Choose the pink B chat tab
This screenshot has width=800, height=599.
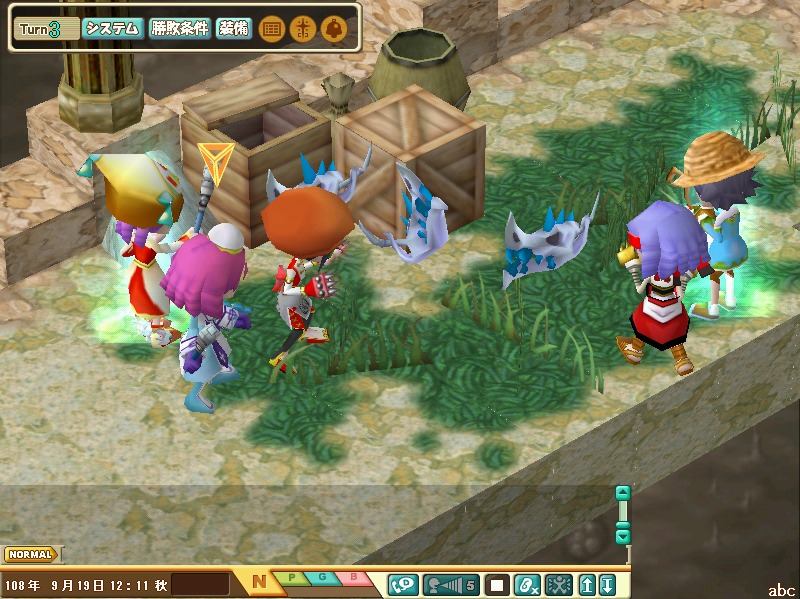pos(354,578)
